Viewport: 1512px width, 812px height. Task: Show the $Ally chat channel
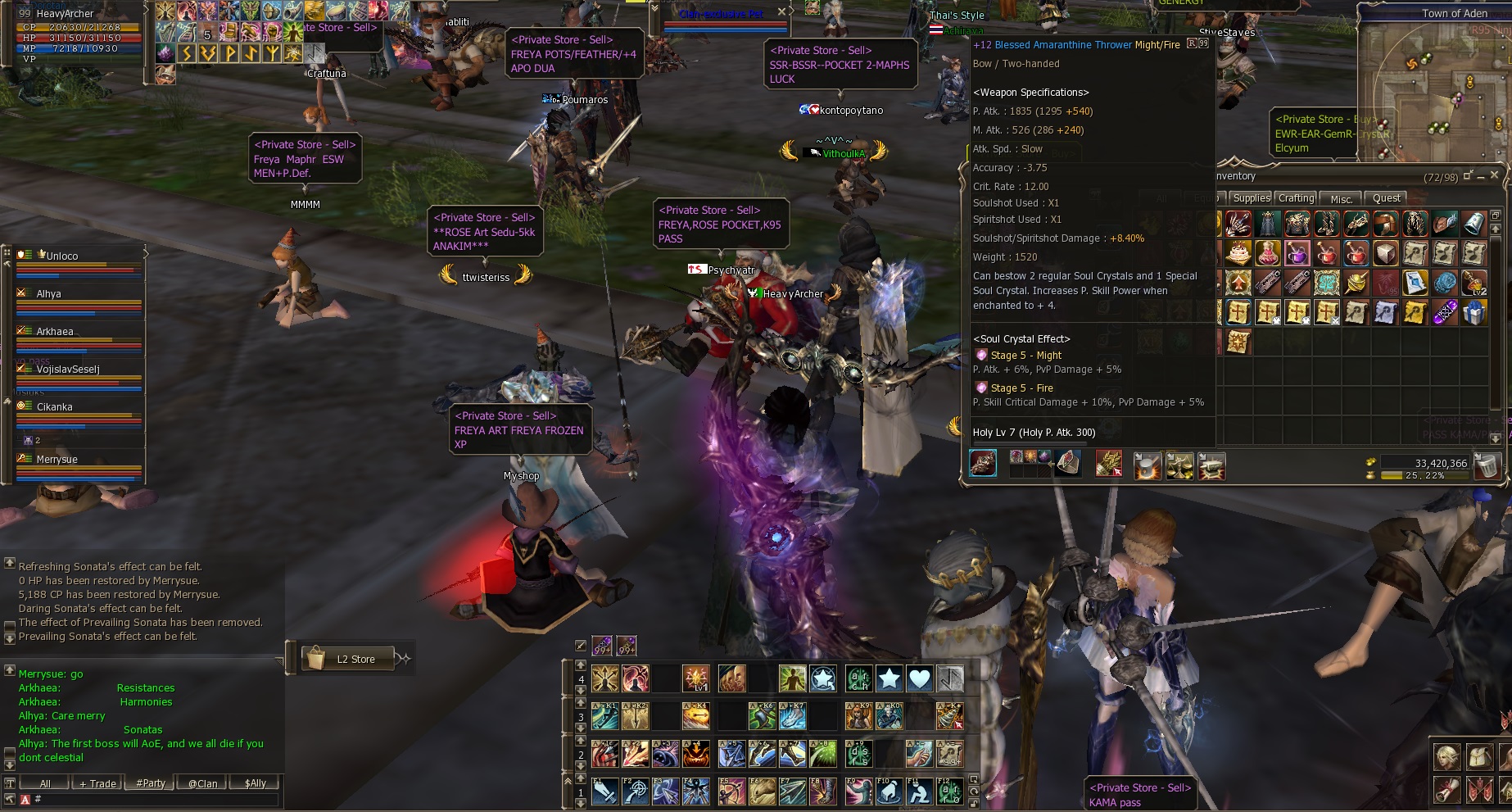[256, 783]
